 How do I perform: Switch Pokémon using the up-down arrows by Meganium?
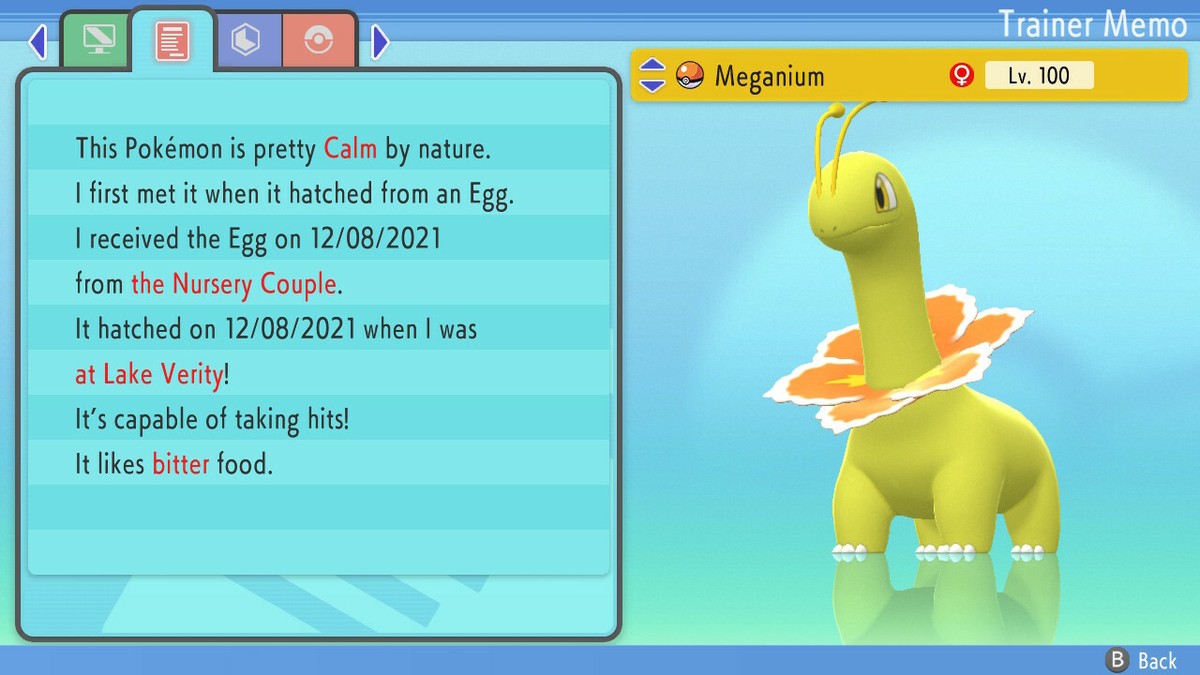point(652,75)
